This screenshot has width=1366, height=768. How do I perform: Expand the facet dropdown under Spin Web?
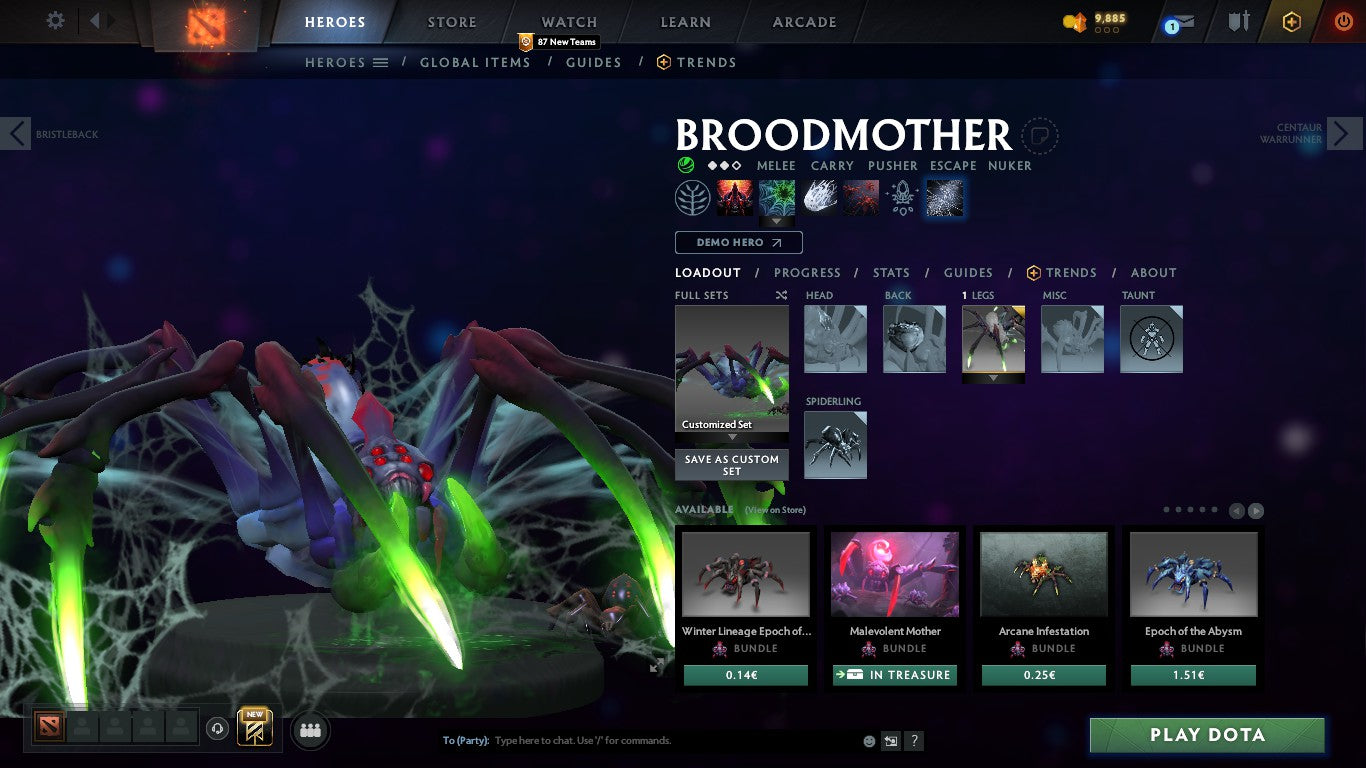(777, 221)
